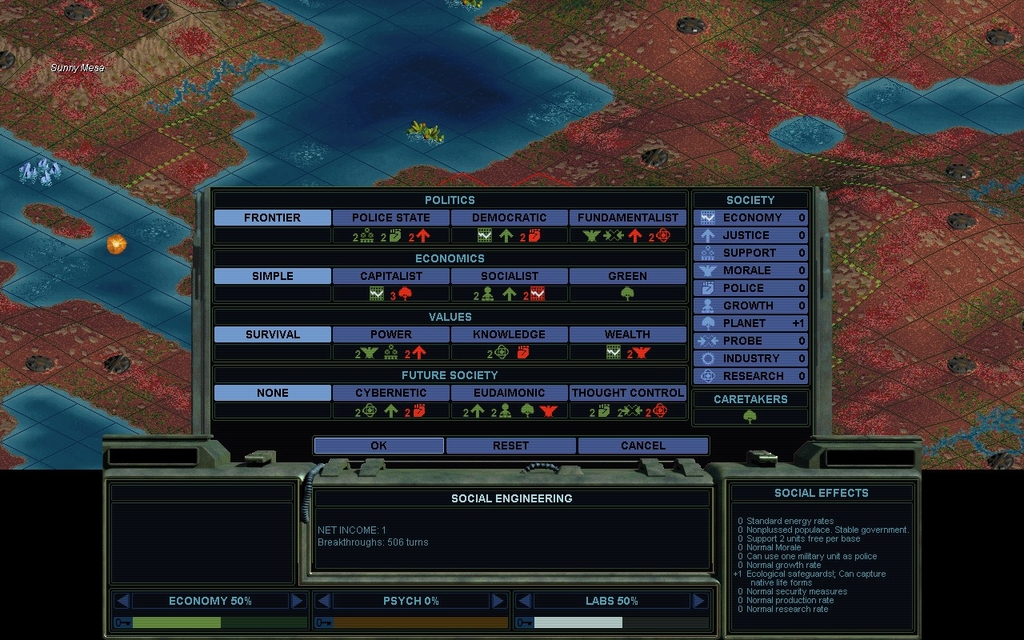Screen dimensions: 1024x640
Task: Pick the Fundamentalist politics option
Action: click(x=628, y=217)
